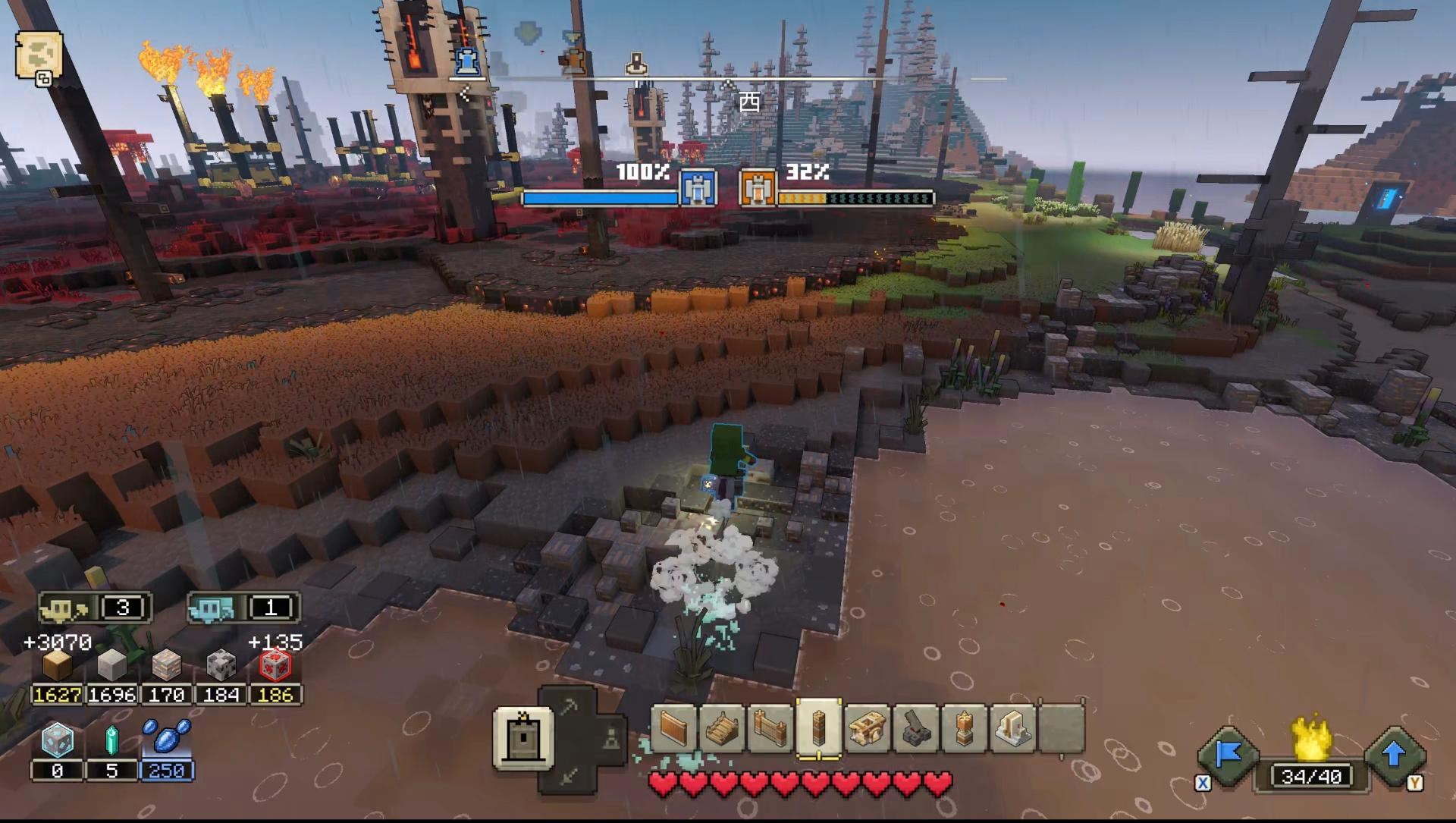Switch to the sword melee category
Image resolution: width=1456 pixels, height=823 pixels.
[x=569, y=775]
